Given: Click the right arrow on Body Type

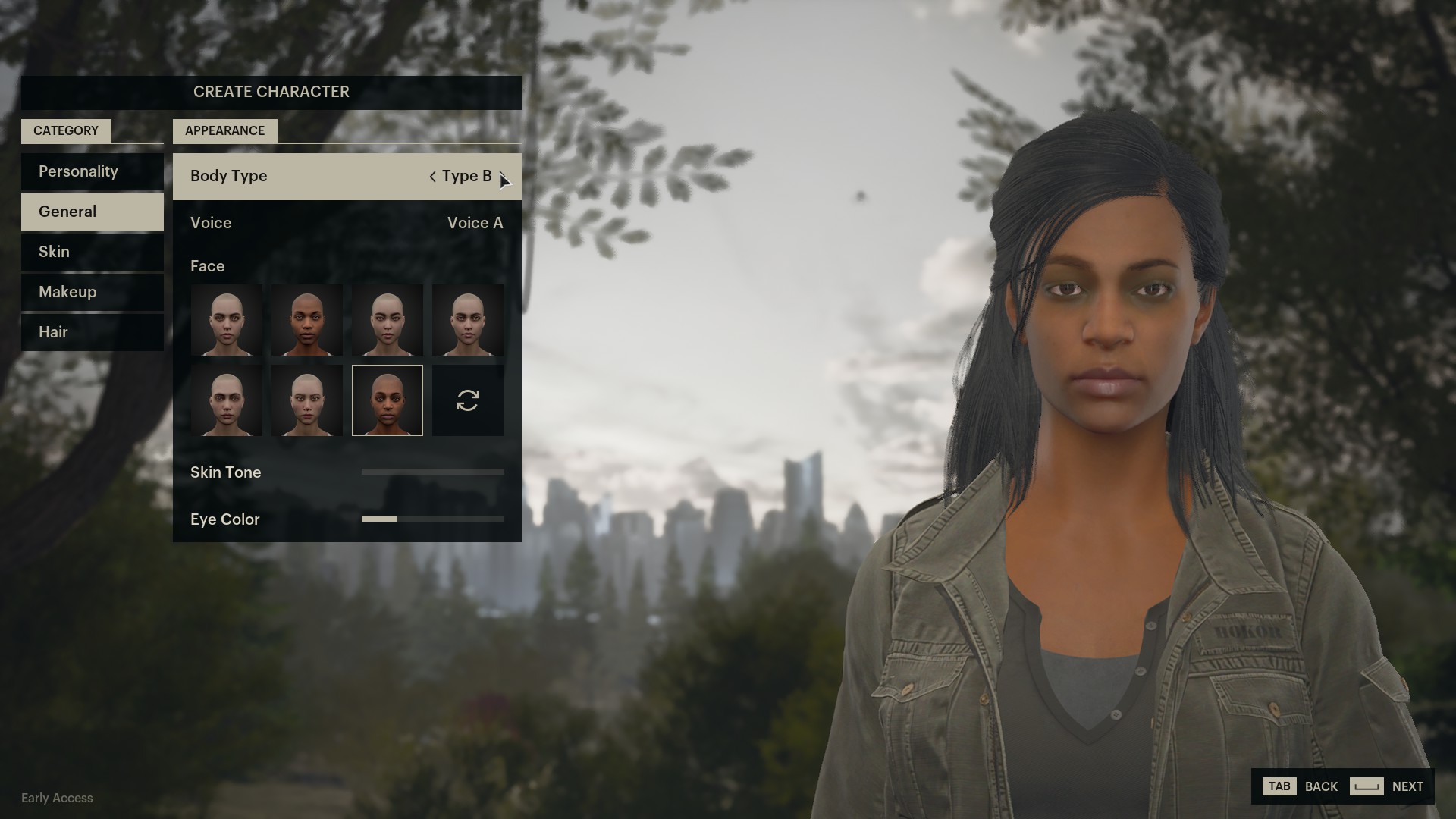Looking at the screenshot, I should click(507, 176).
